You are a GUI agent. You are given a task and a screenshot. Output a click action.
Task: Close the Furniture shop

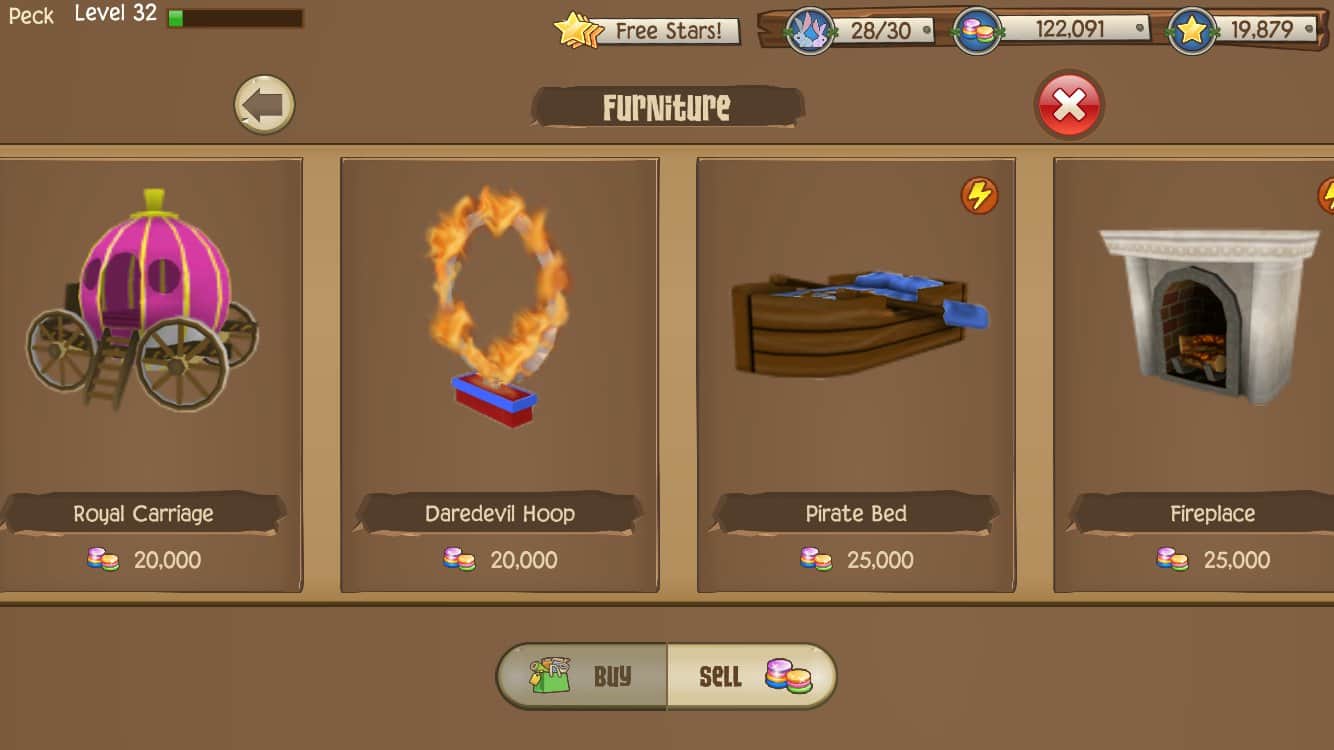[1069, 105]
